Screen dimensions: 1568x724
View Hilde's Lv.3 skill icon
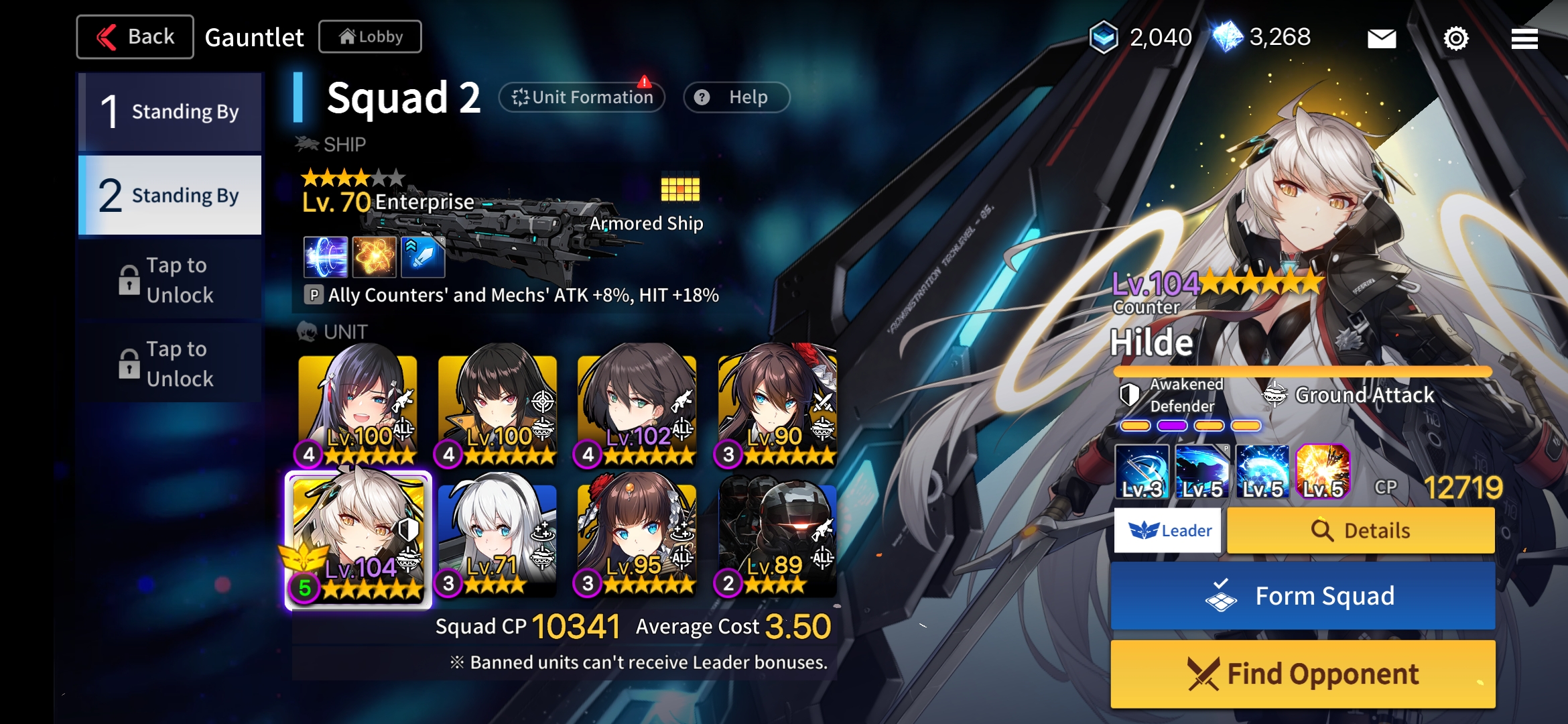(1144, 473)
